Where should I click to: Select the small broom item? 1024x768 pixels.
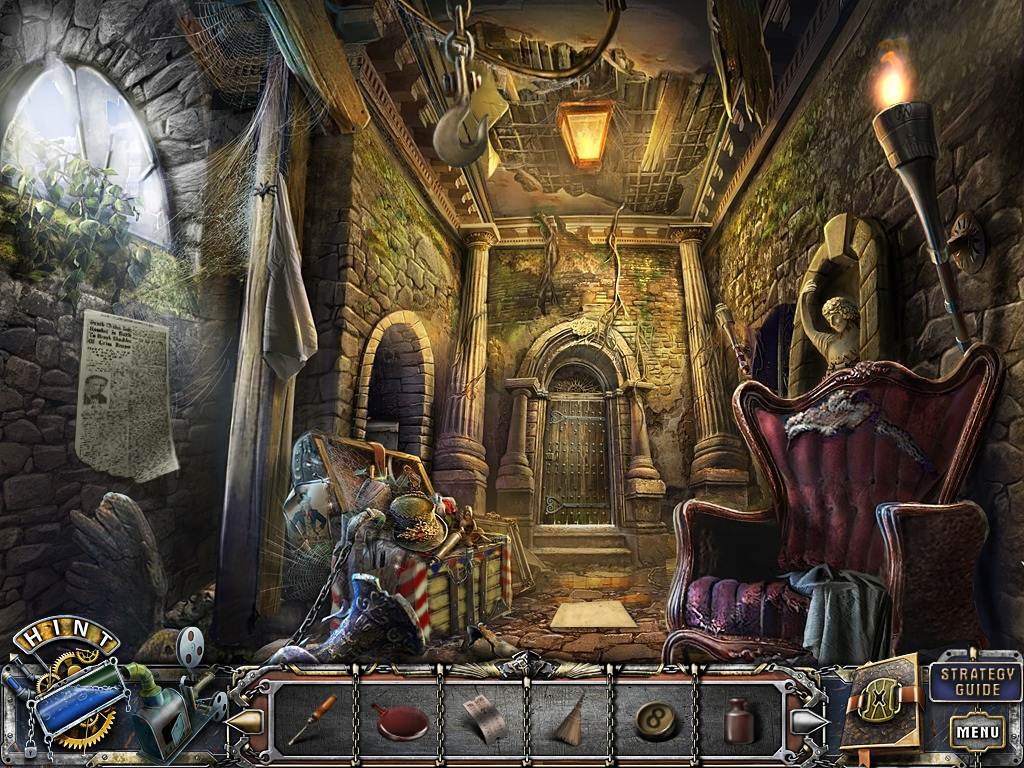[569, 718]
